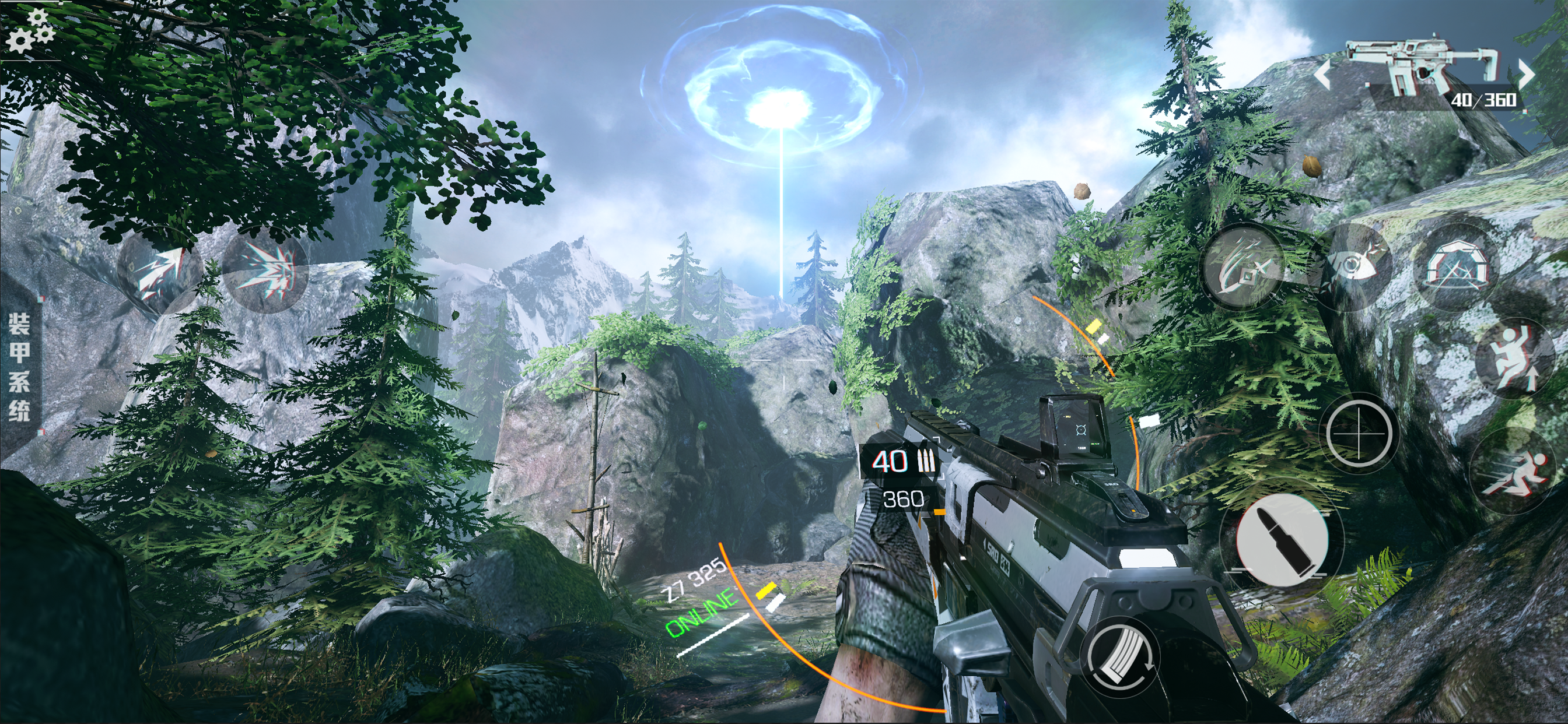Expand the 装甲系统 armor system panel
The height and width of the screenshot is (724, 1568).
[19, 366]
